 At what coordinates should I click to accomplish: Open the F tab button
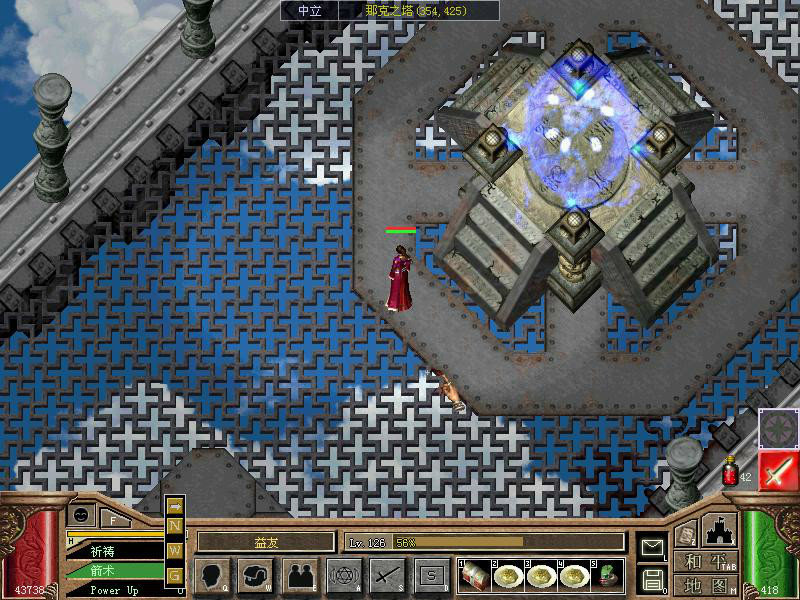coord(113,520)
